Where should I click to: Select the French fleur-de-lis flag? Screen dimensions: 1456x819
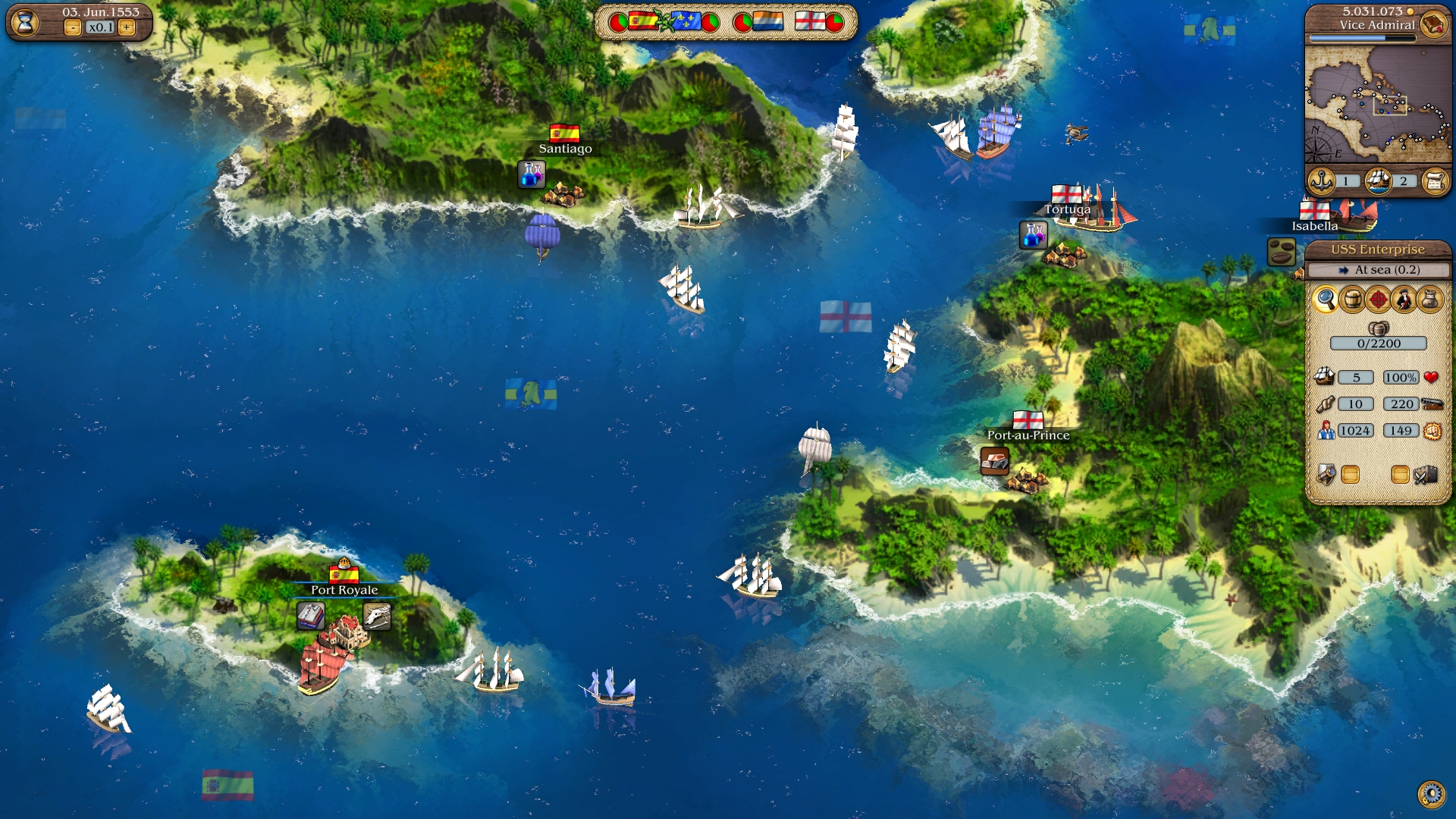(686, 21)
